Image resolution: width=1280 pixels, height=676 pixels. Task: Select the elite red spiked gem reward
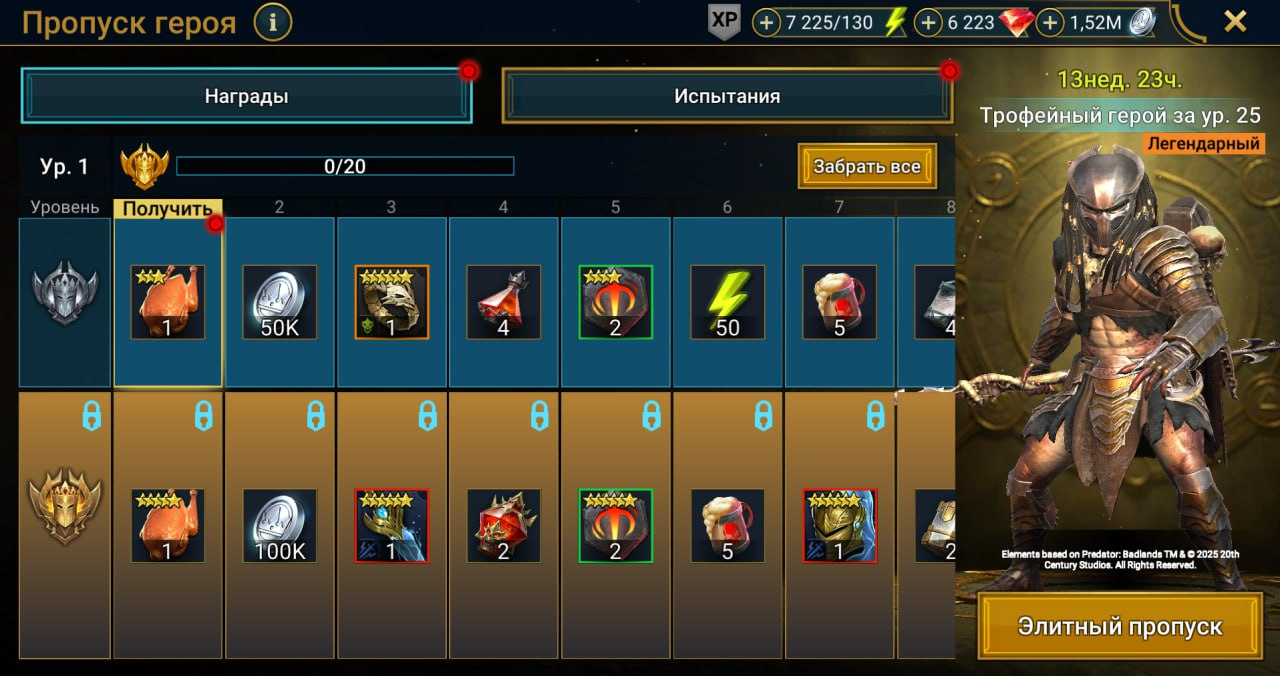[504, 526]
